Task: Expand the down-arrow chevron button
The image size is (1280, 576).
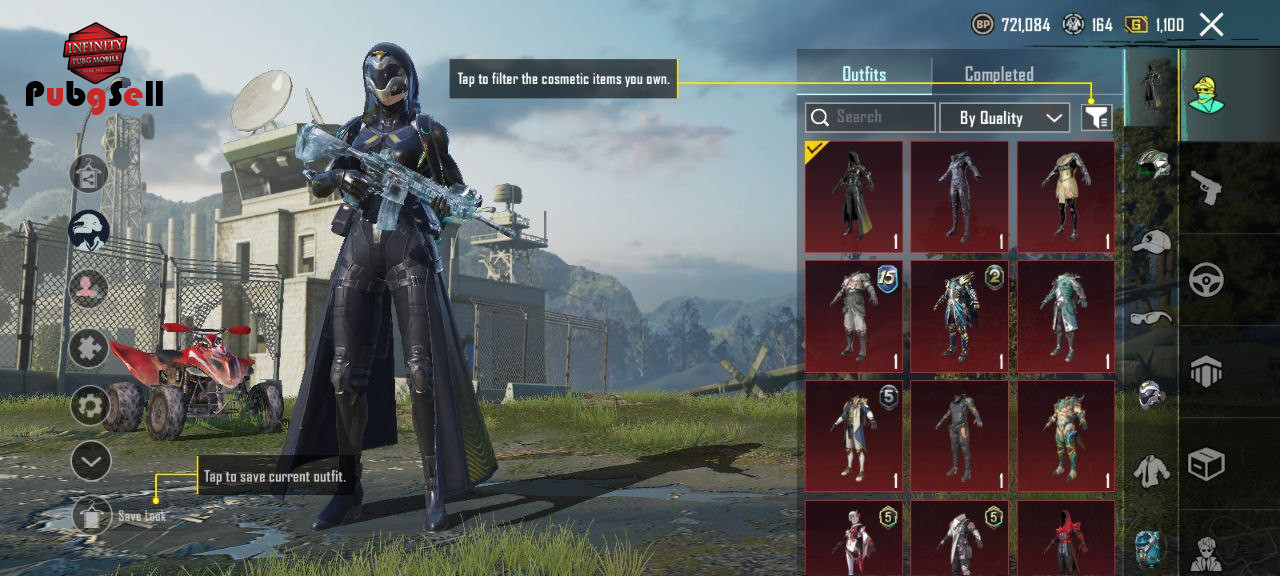Action: 90,461
